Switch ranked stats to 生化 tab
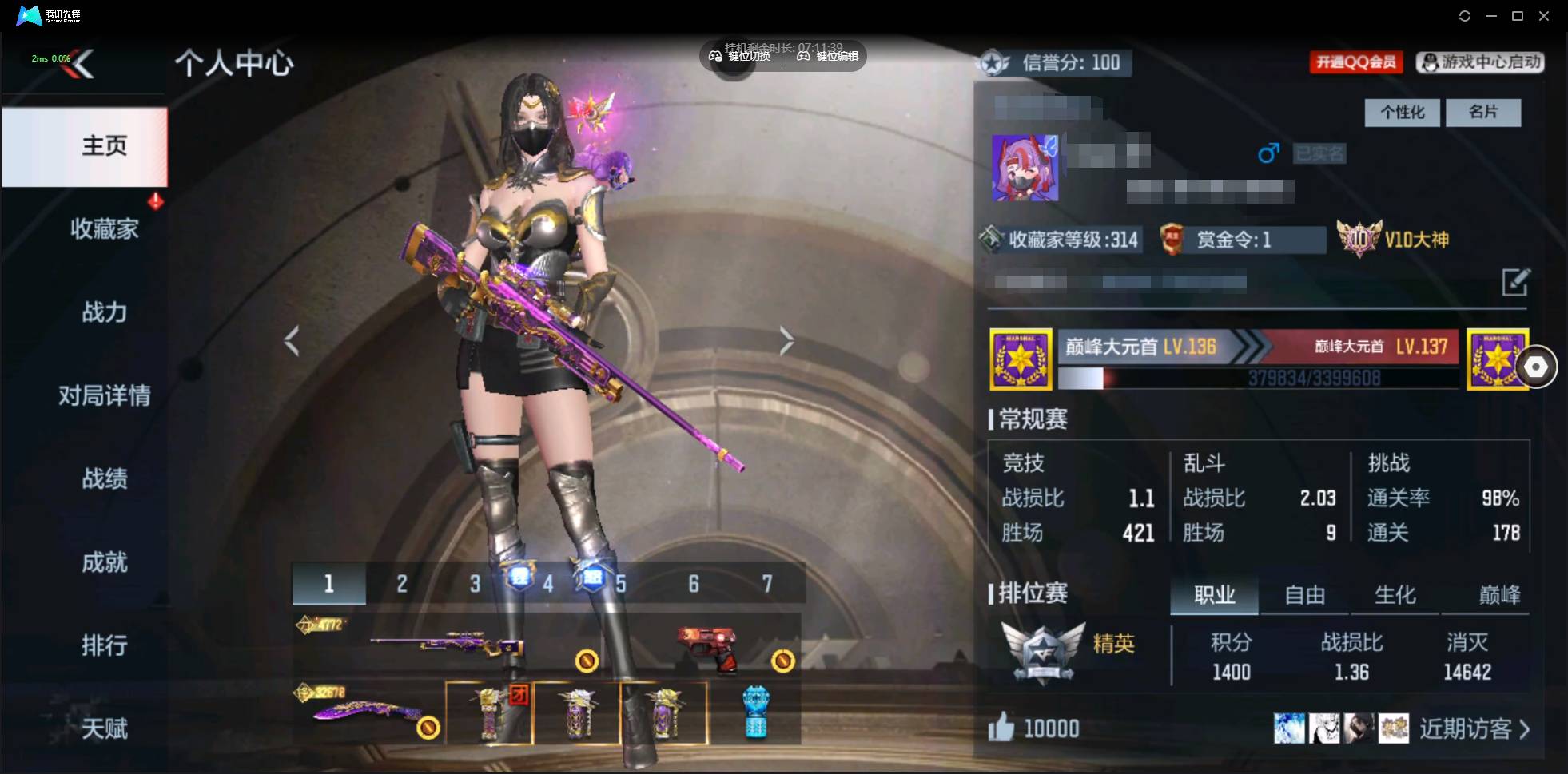Viewport: 1568px width, 774px height. point(1395,595)
